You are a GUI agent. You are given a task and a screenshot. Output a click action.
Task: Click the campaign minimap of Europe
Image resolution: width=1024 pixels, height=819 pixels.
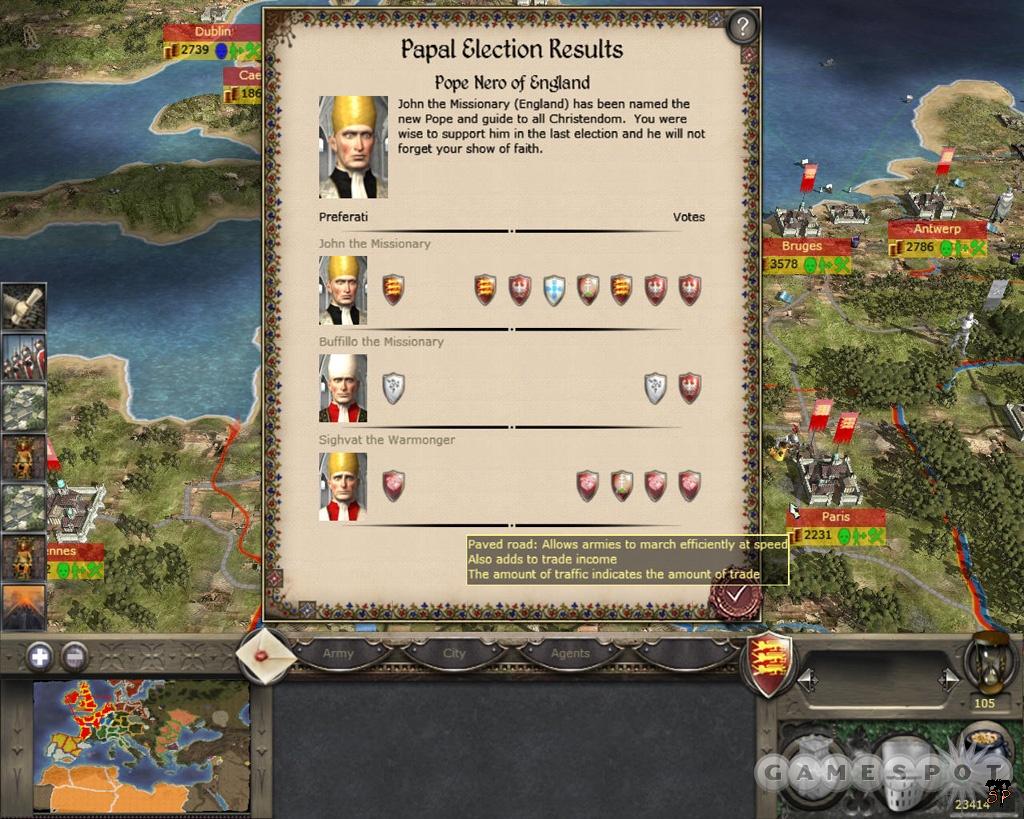tap(140, 744)
